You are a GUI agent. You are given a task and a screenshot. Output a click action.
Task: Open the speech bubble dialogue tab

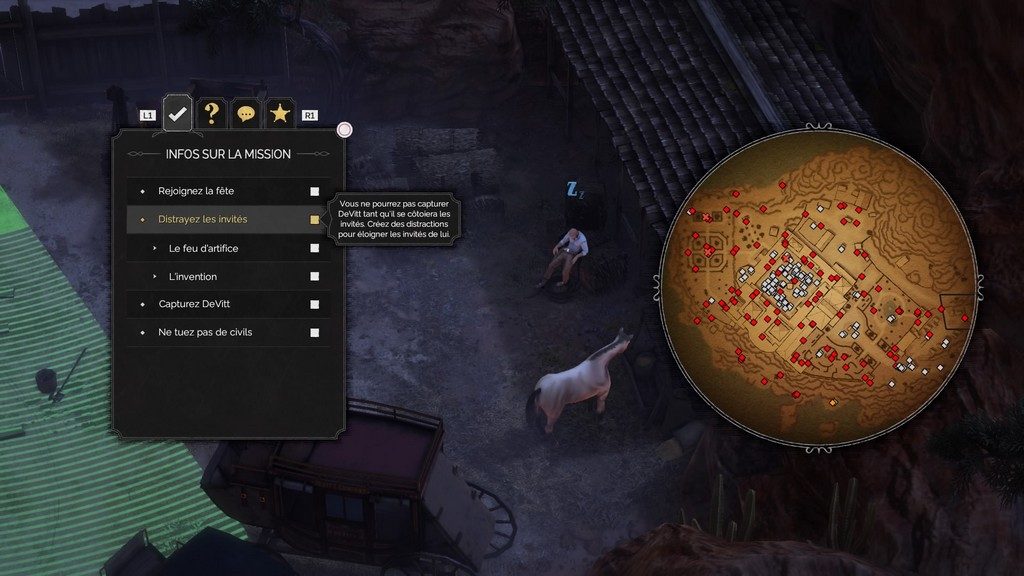click(246, 114)
